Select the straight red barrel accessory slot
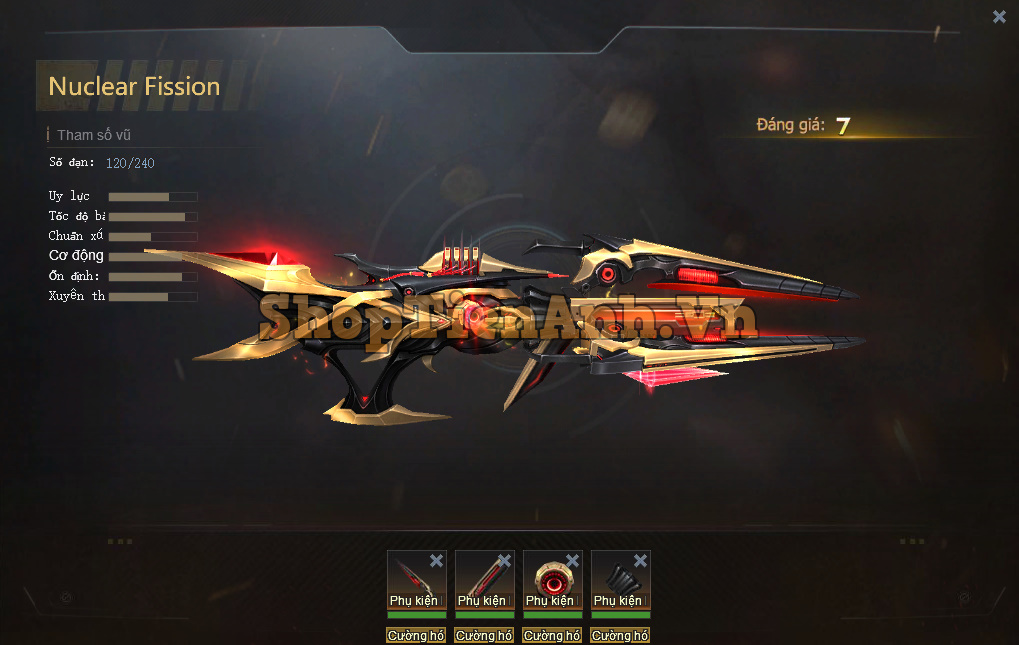The width and height of the screenshot is (1019, 645). tap(482, 578)
